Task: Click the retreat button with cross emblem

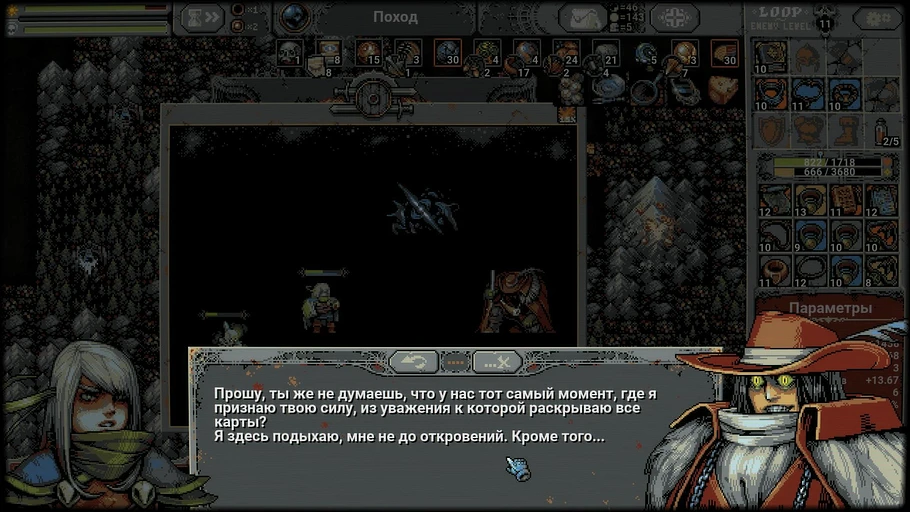Action: tap(675, 17)
